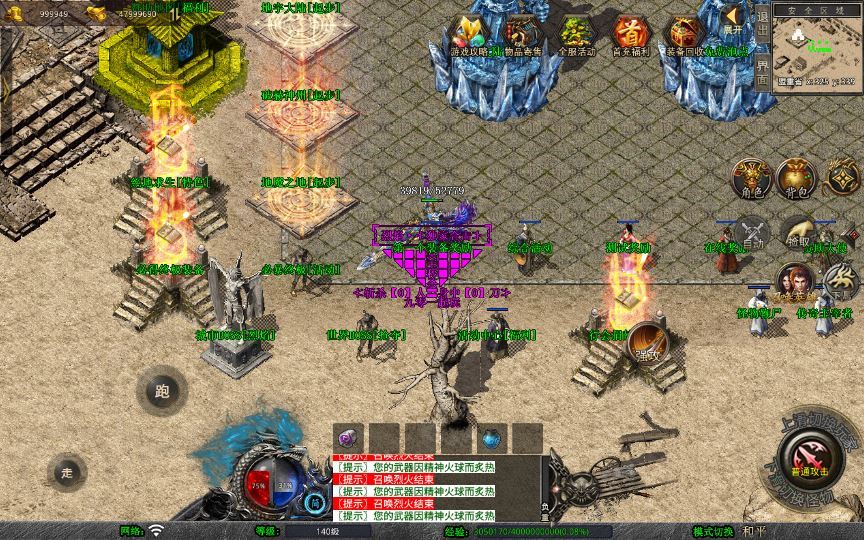
Task: Click the 展开 expand arrow button
Action: coord(734,19)
